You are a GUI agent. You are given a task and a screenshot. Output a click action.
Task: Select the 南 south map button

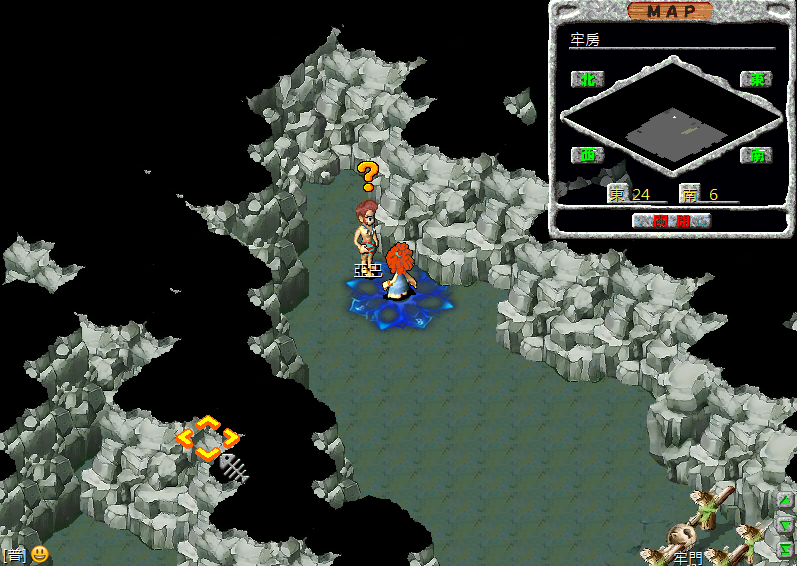(x=755, y=155)
